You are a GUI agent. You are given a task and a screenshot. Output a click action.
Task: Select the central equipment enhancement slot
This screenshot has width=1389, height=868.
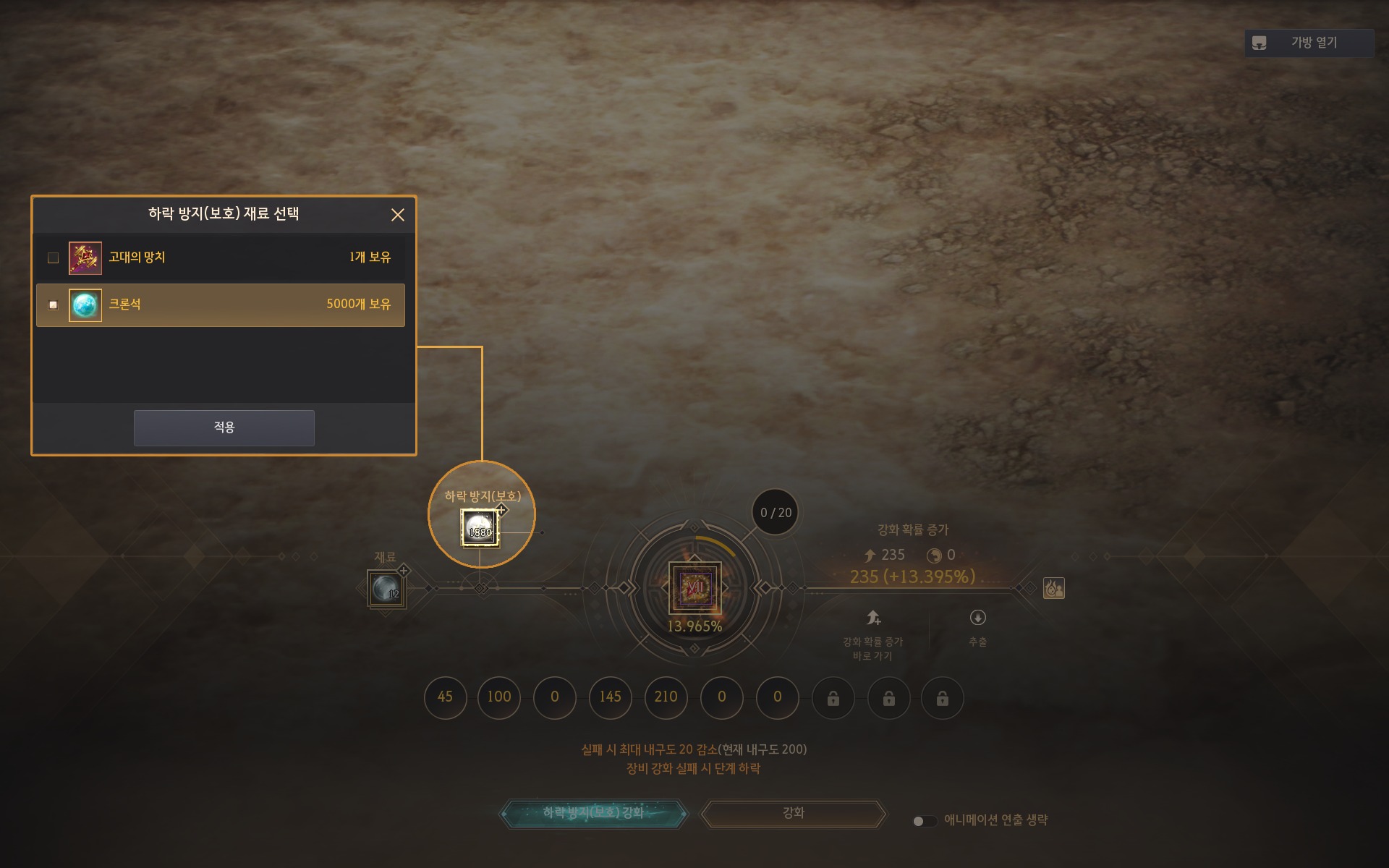[x=694, y=587]
